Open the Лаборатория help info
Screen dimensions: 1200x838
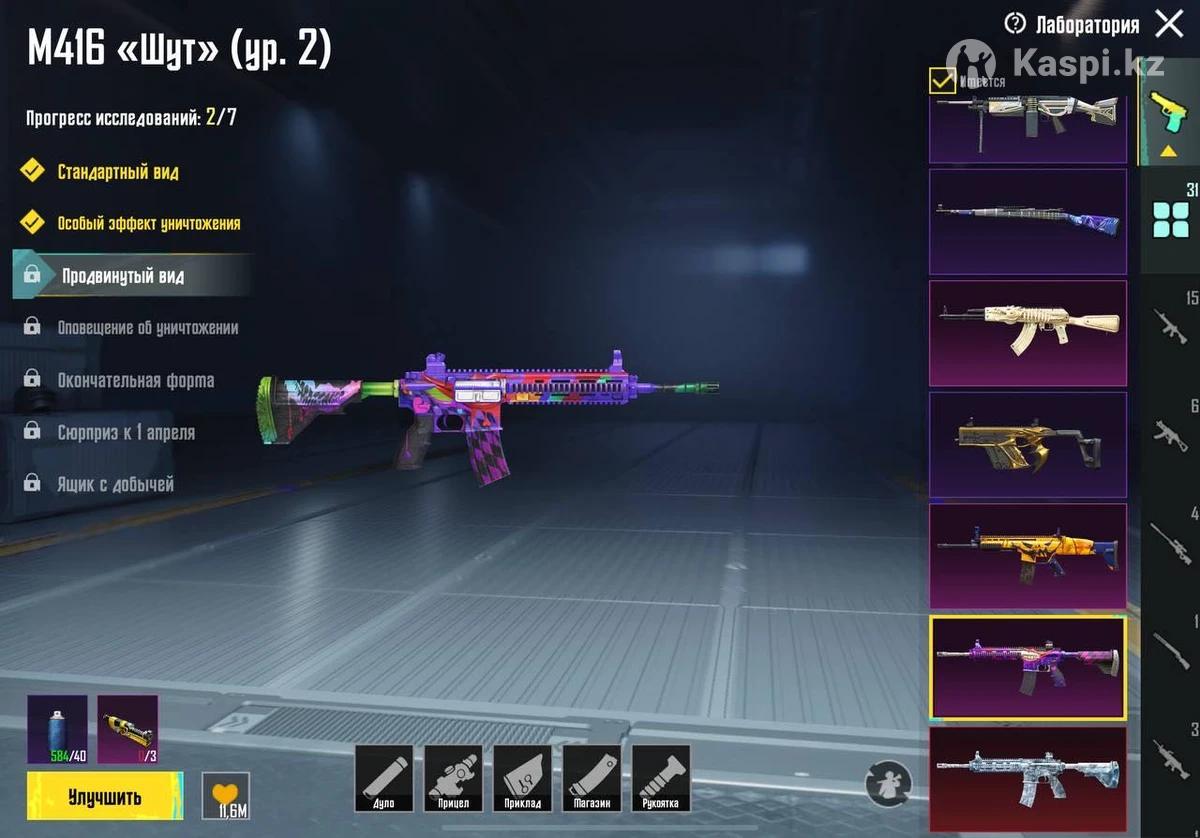click(1016, 24)
